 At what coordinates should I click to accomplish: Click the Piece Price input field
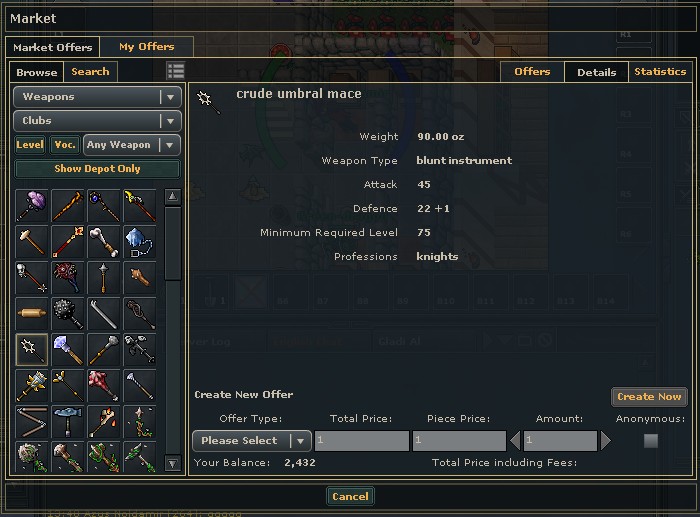pyautogui.click(x=459, y=441)
